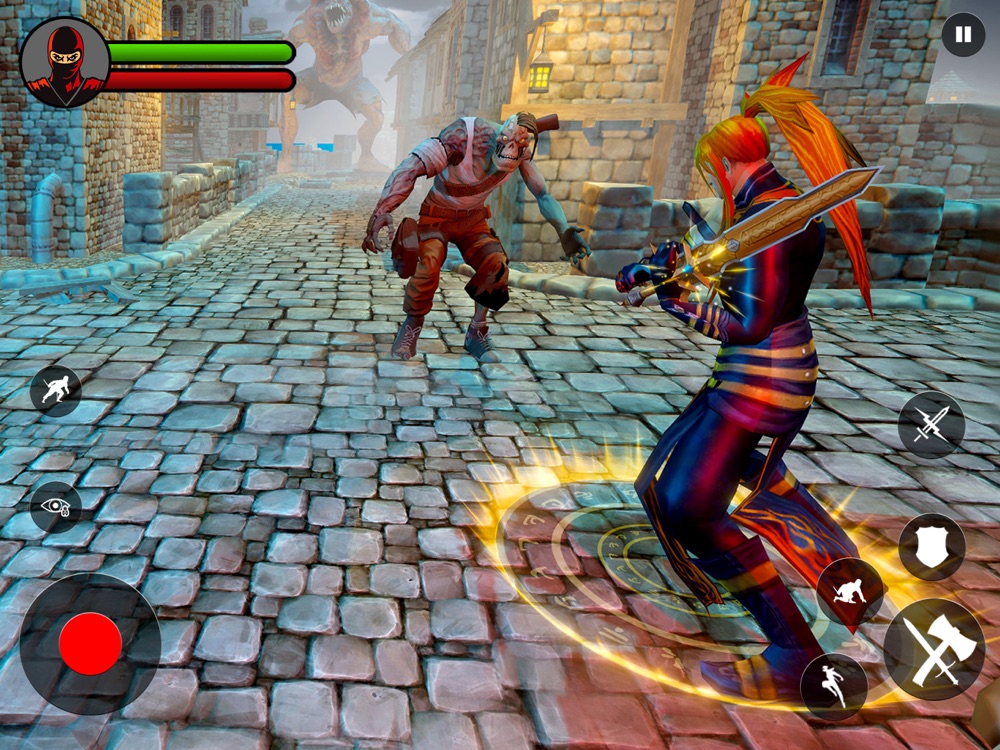Screen dimensions: 1000x750
Task: Tap the leaping figure jump button
Action: [x=834, y=686]
